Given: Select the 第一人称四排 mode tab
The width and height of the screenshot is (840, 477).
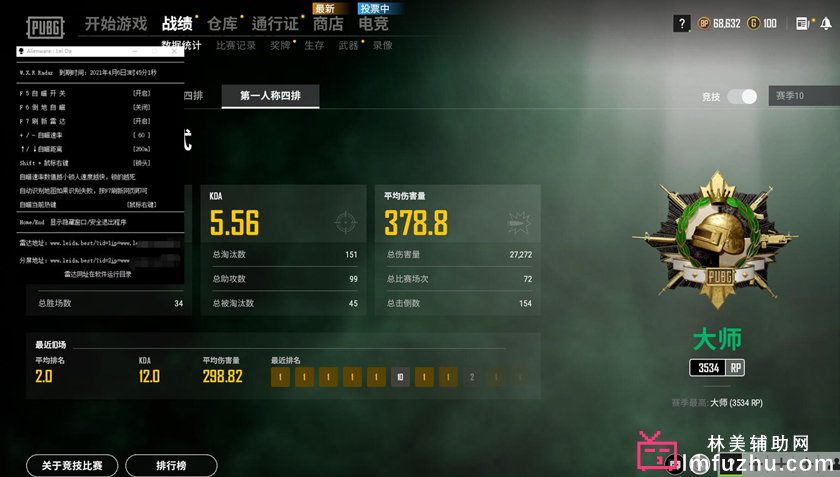Looking at the screenshot, I should [278, 96].
